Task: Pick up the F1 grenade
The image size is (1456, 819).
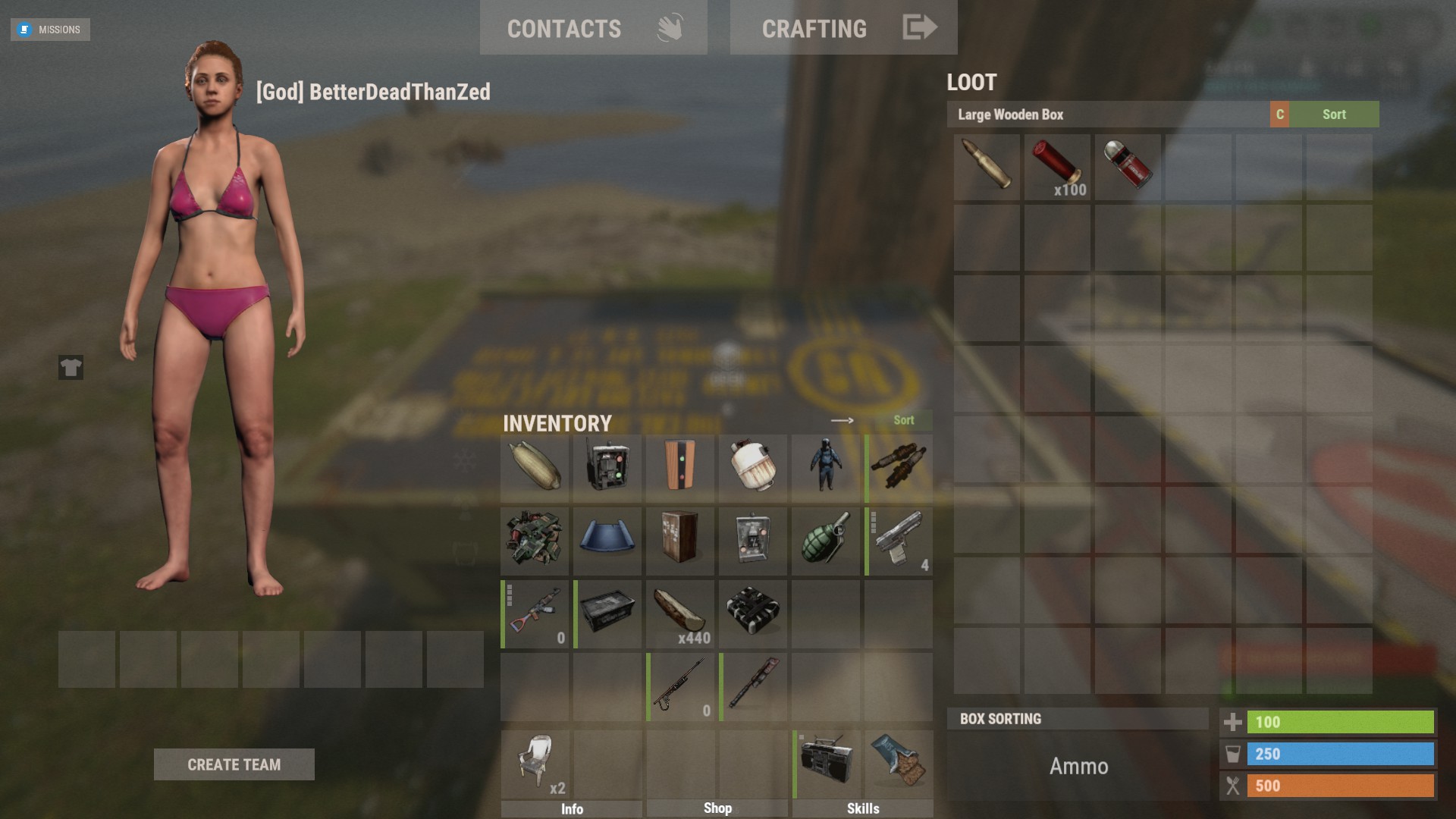Action: [x=825, y=541]
